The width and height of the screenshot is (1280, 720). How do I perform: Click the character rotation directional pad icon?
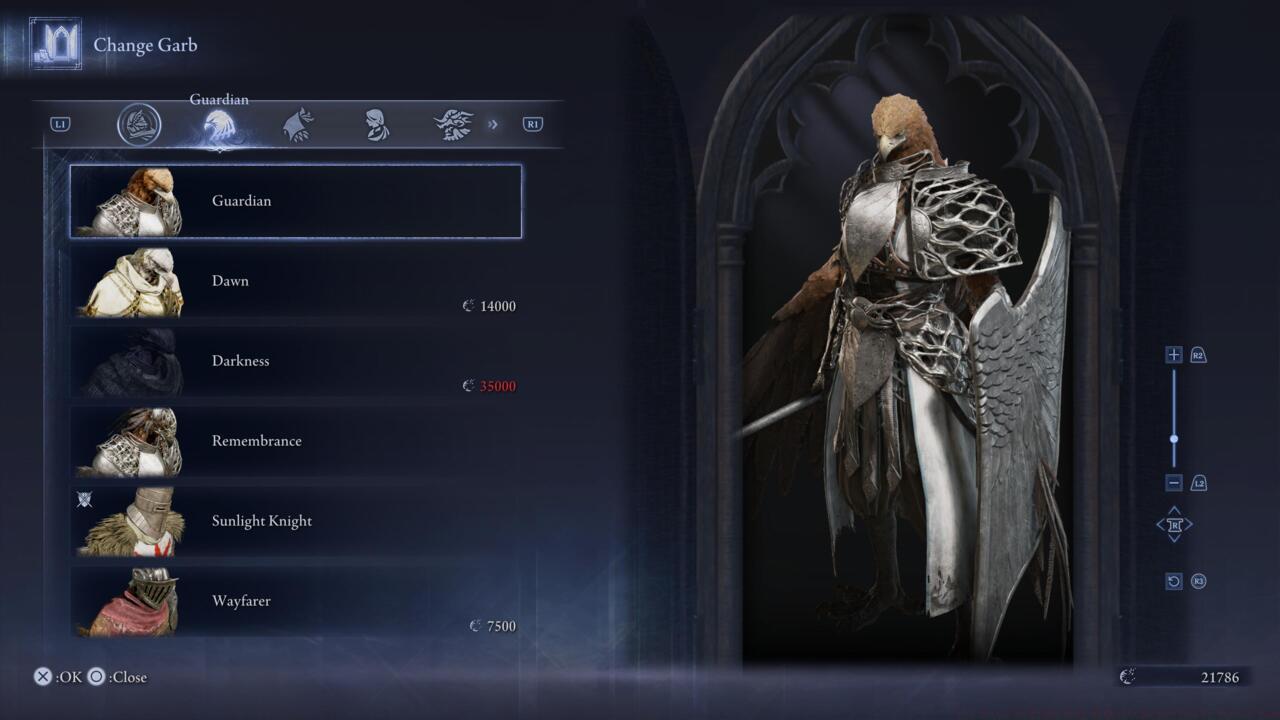(1174, 524)
